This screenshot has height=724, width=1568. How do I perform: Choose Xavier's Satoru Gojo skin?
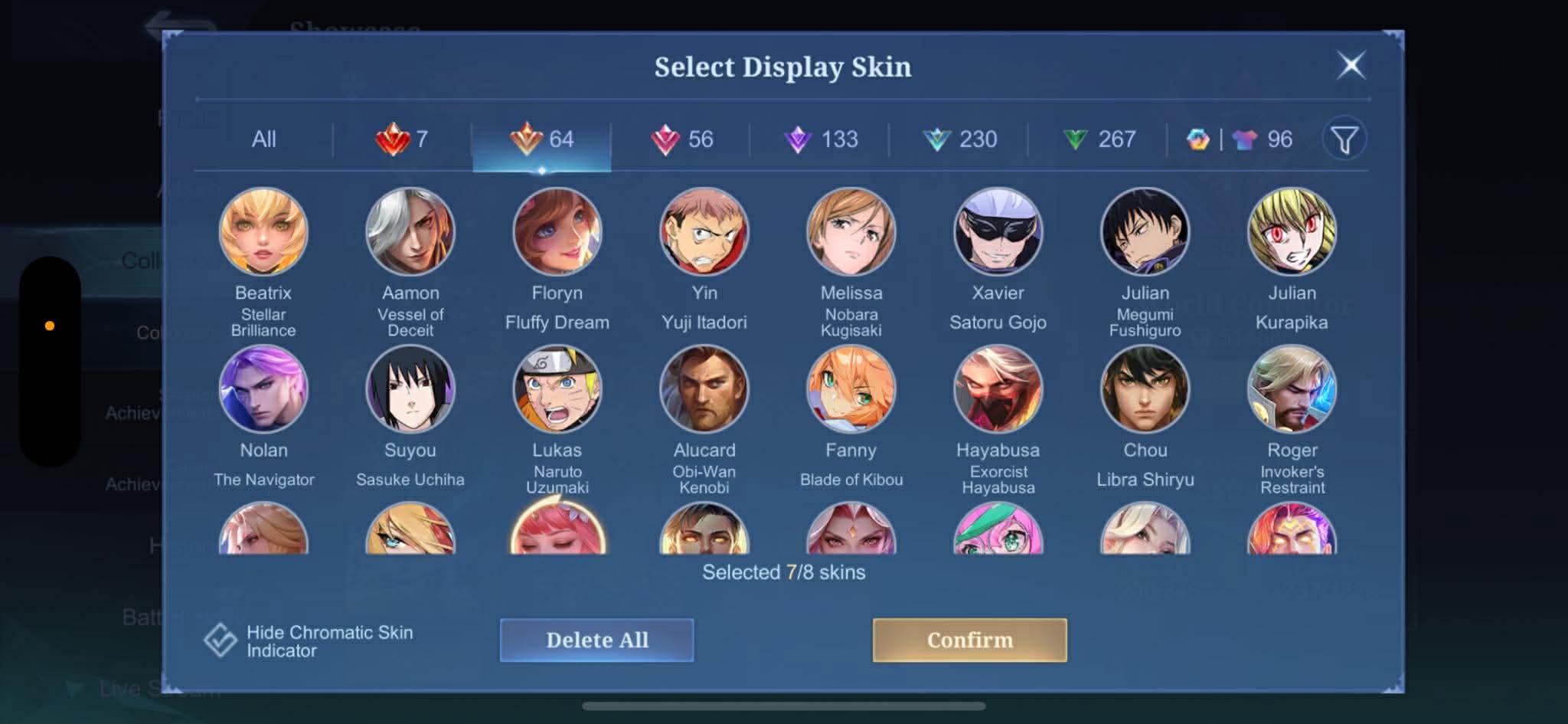[x=998, y=232]
